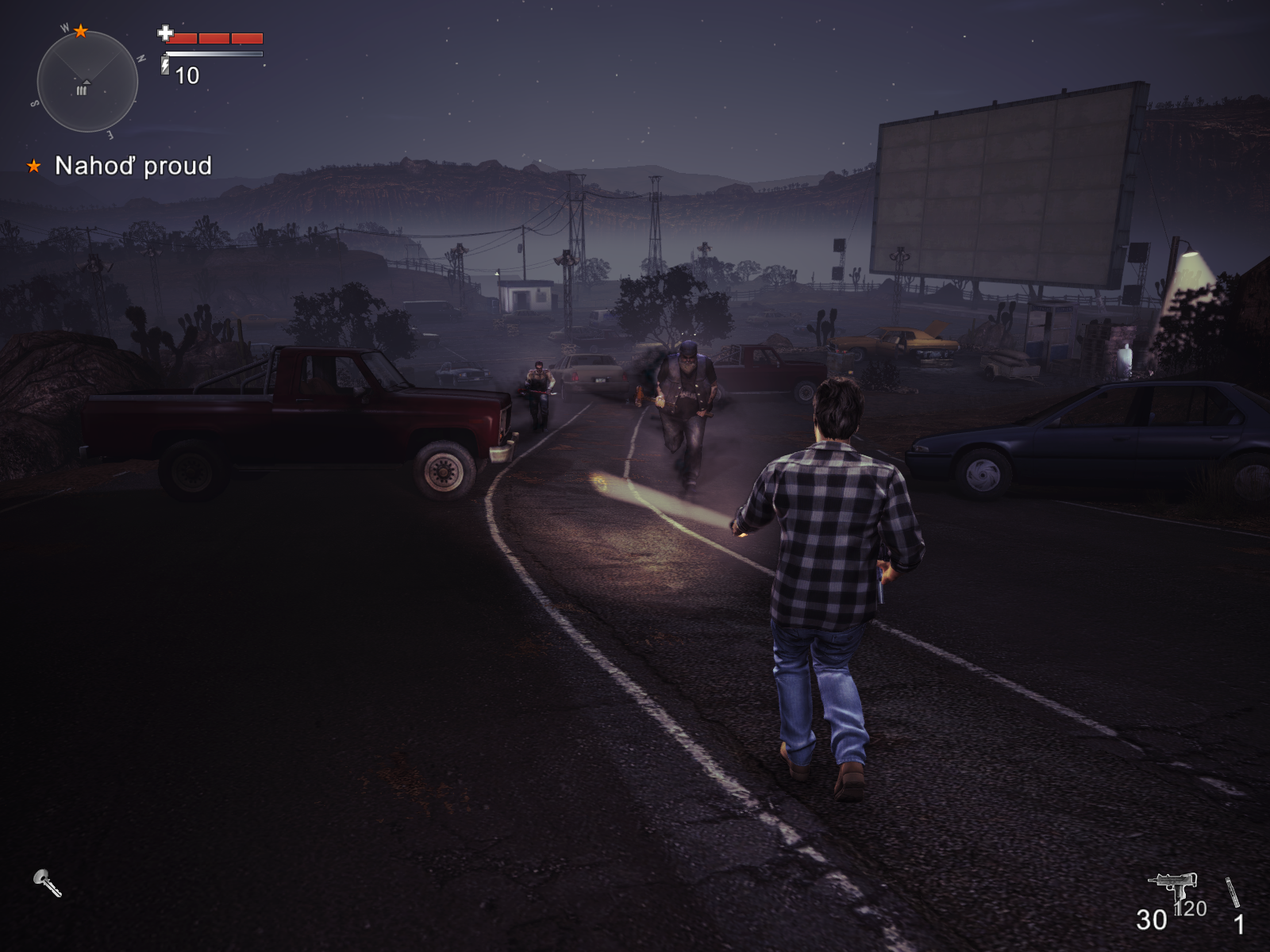Viewport: 1270px width, 952px height.
Task: Click the orange star marker on the compass
Action: point(81,31)
